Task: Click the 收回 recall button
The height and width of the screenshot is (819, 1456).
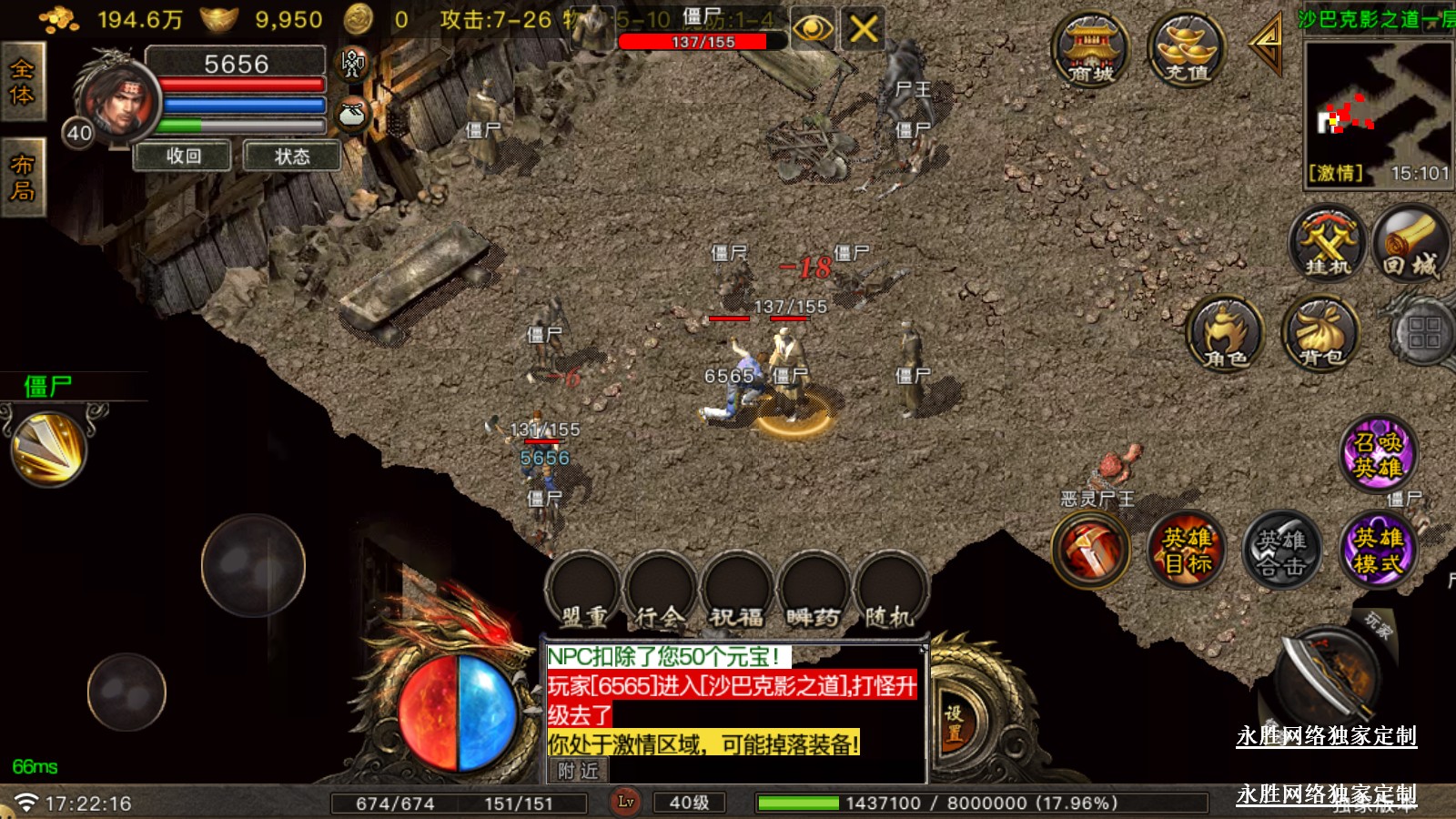Action: click(184, 157)
